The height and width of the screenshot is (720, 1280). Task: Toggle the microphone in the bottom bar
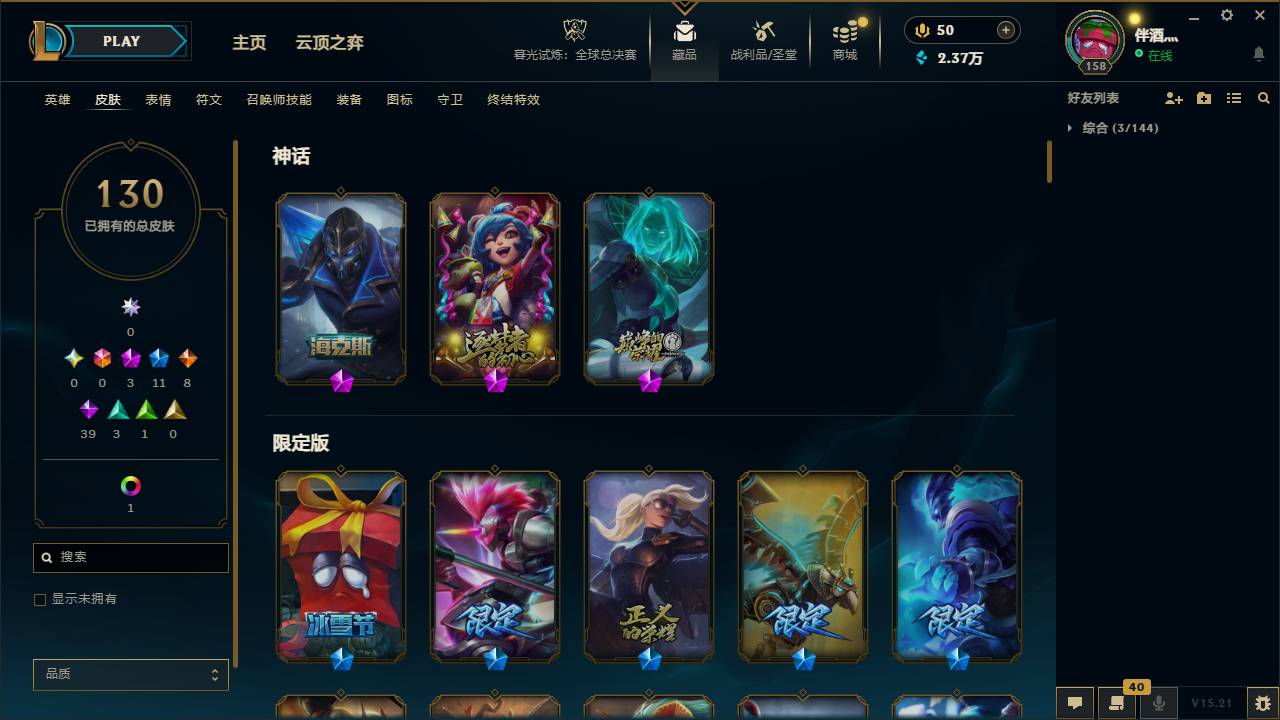coord(1160,703)
